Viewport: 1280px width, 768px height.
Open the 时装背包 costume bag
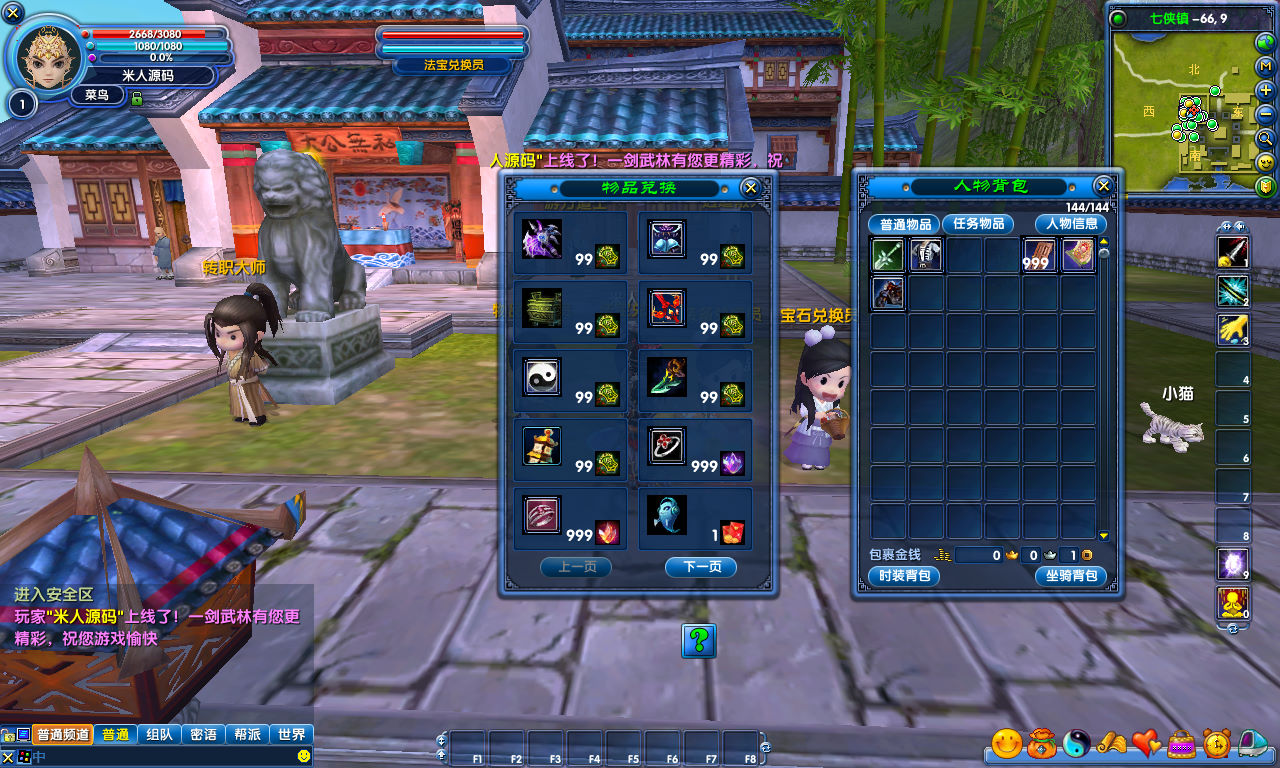[x=904, y=576]
